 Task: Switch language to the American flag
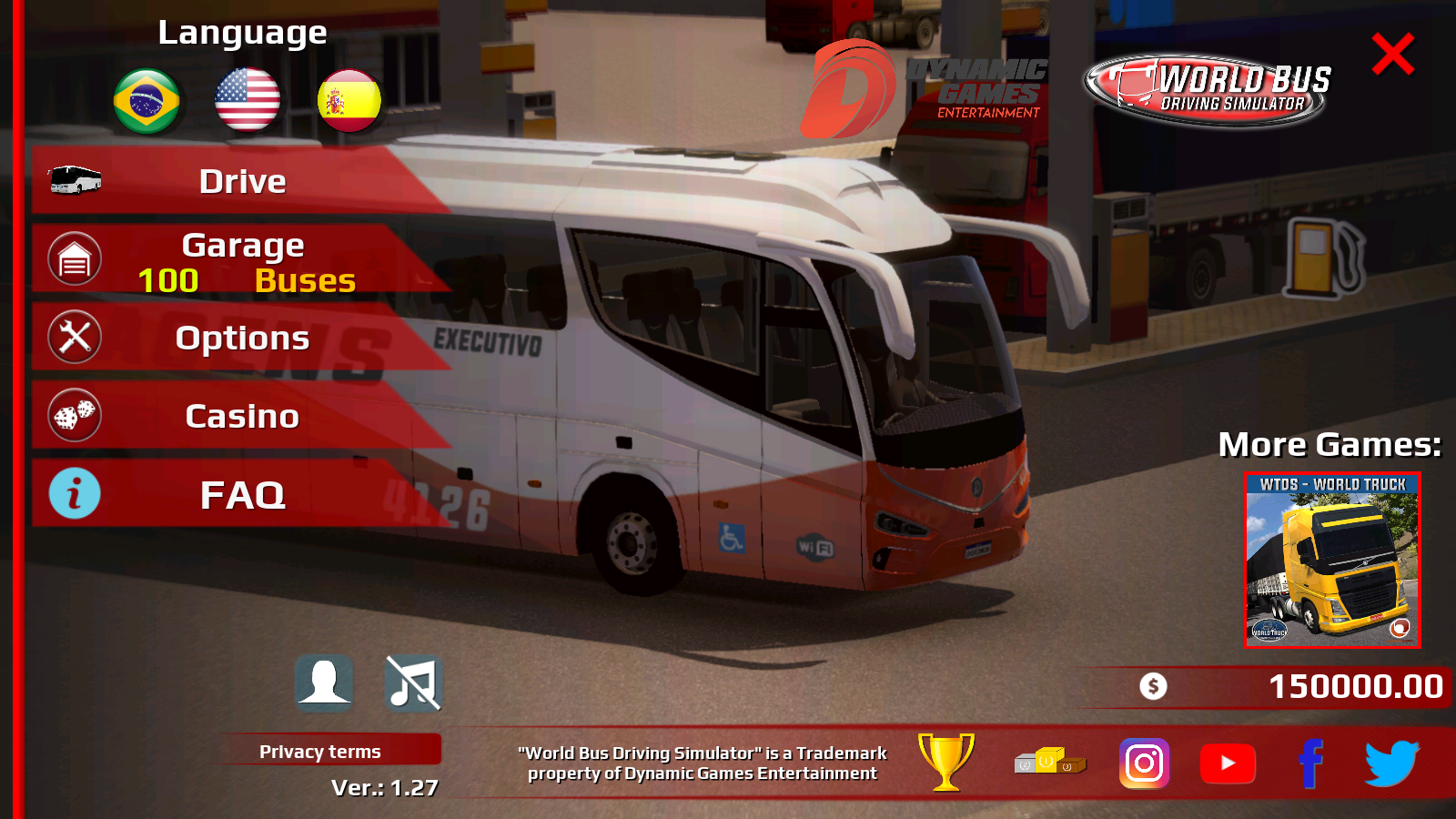coord(248,100)
